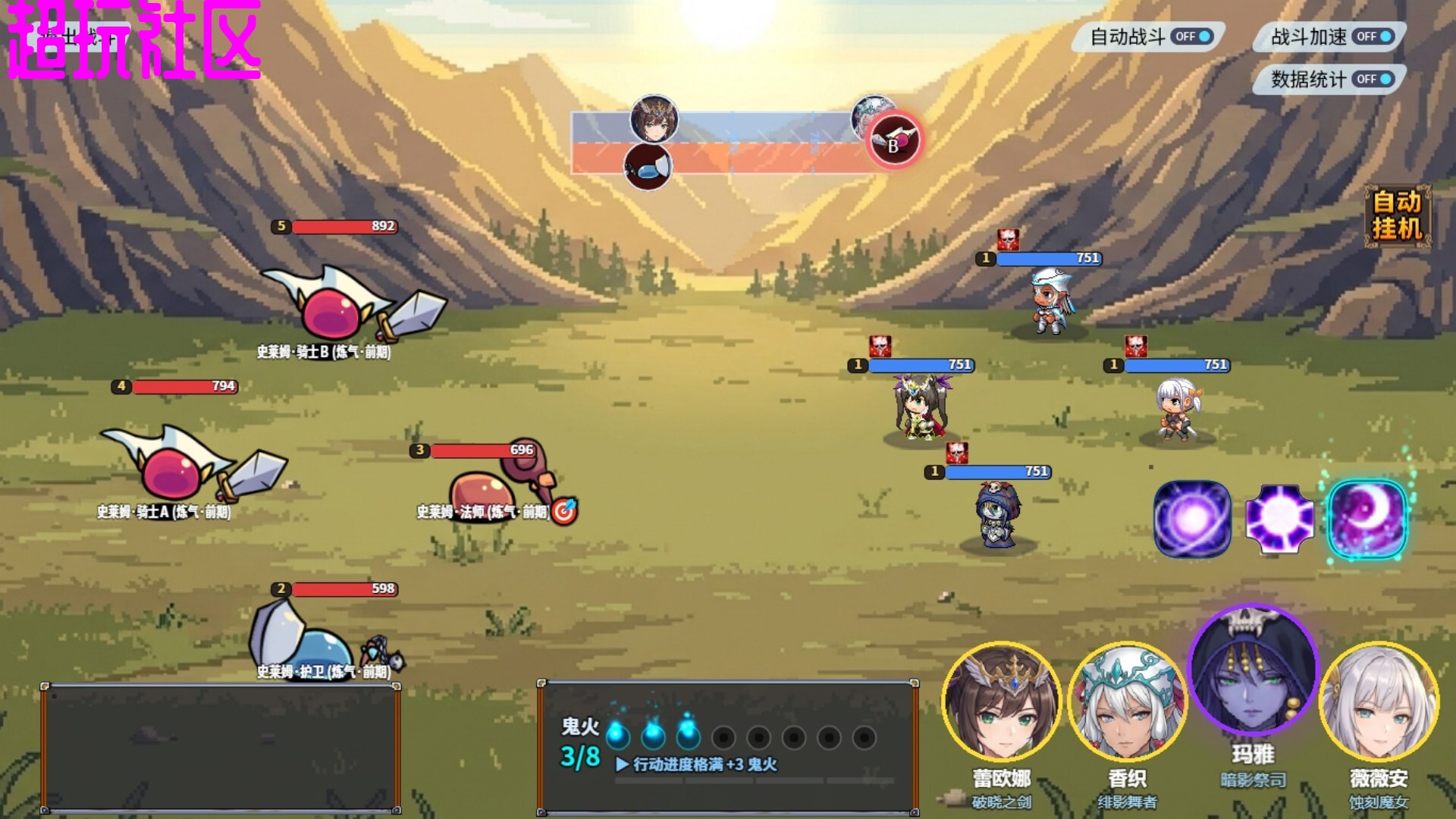The image size is (1456, 819).
Task: Turn on 战斗加速 battle speed-up
Action: pos(1373,36)
